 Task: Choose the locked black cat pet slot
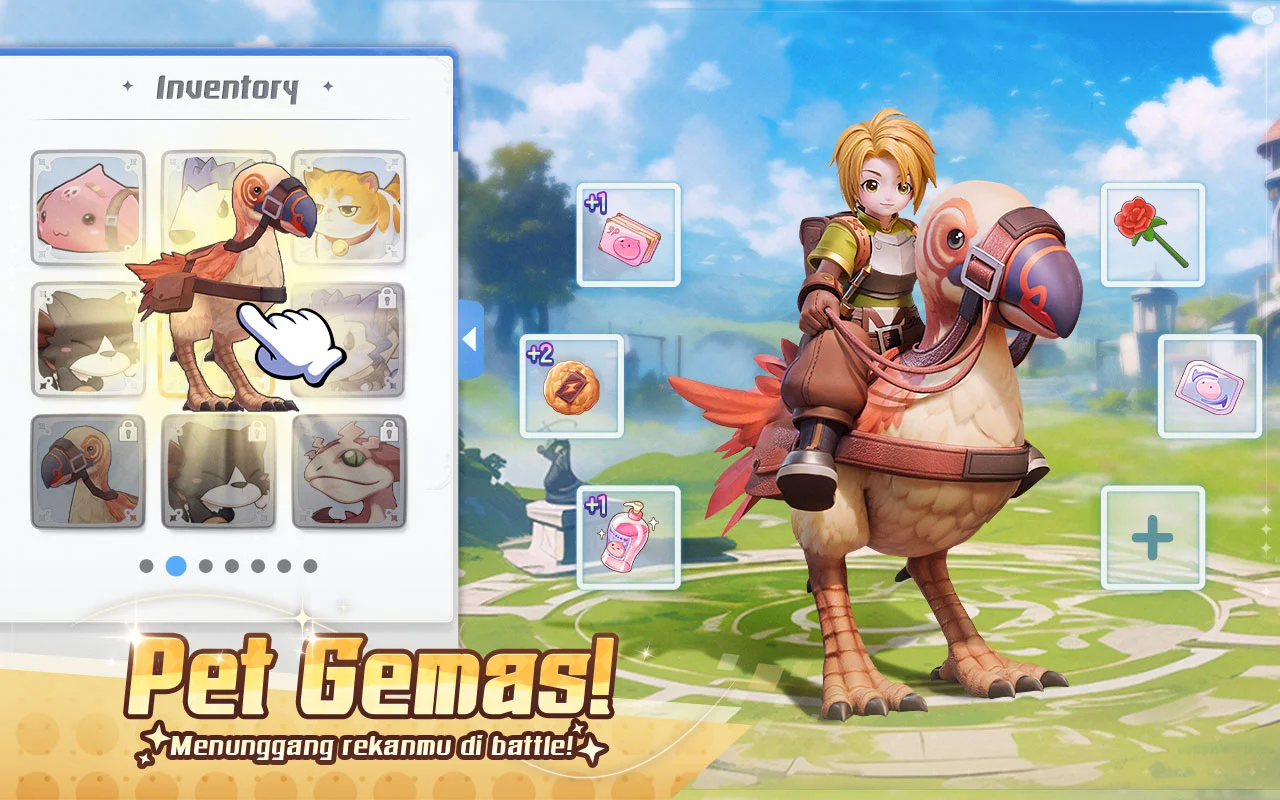(x=218, y=471)
